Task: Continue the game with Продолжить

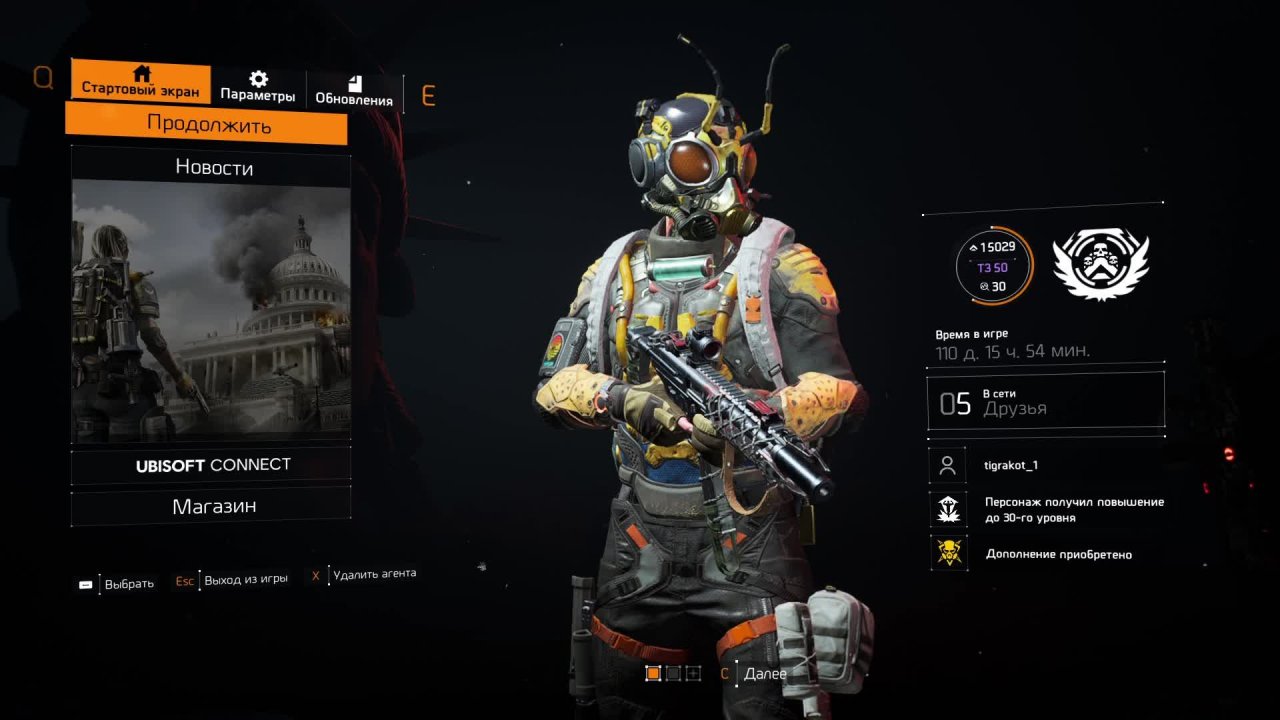Action: tap(208, 125)
